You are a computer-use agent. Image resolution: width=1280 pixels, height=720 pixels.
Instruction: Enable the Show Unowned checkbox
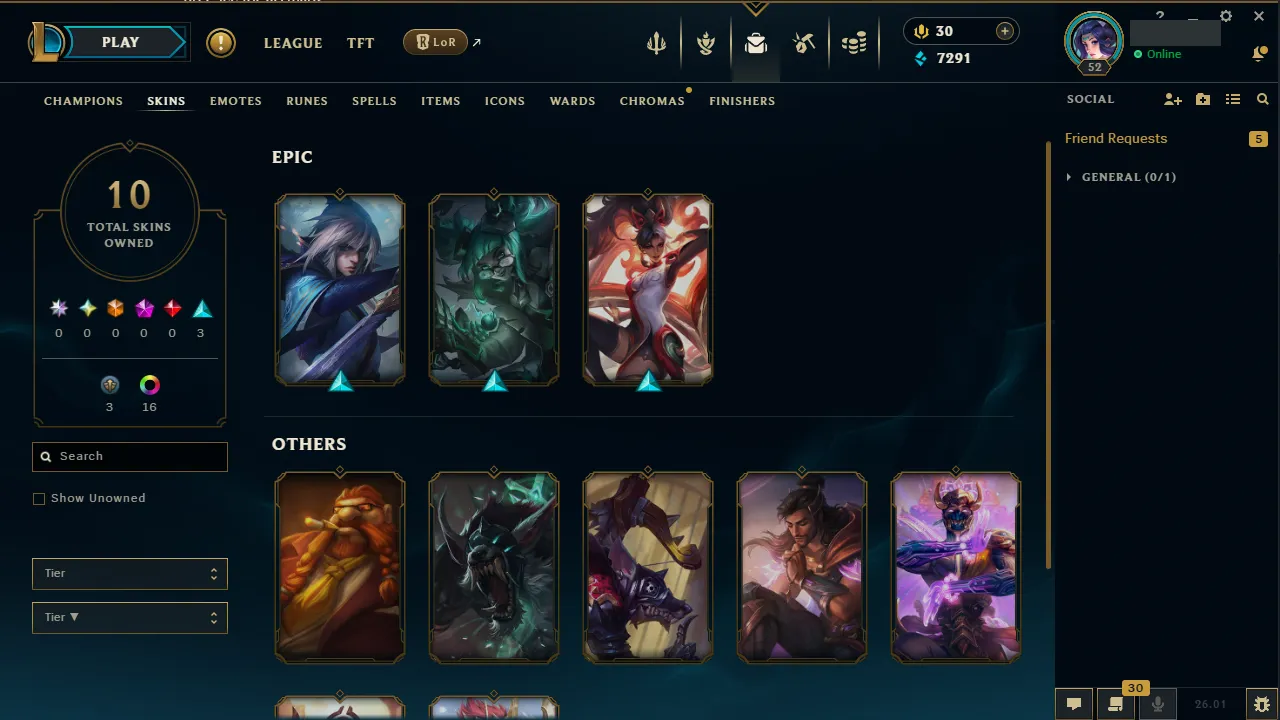[39, 498]
